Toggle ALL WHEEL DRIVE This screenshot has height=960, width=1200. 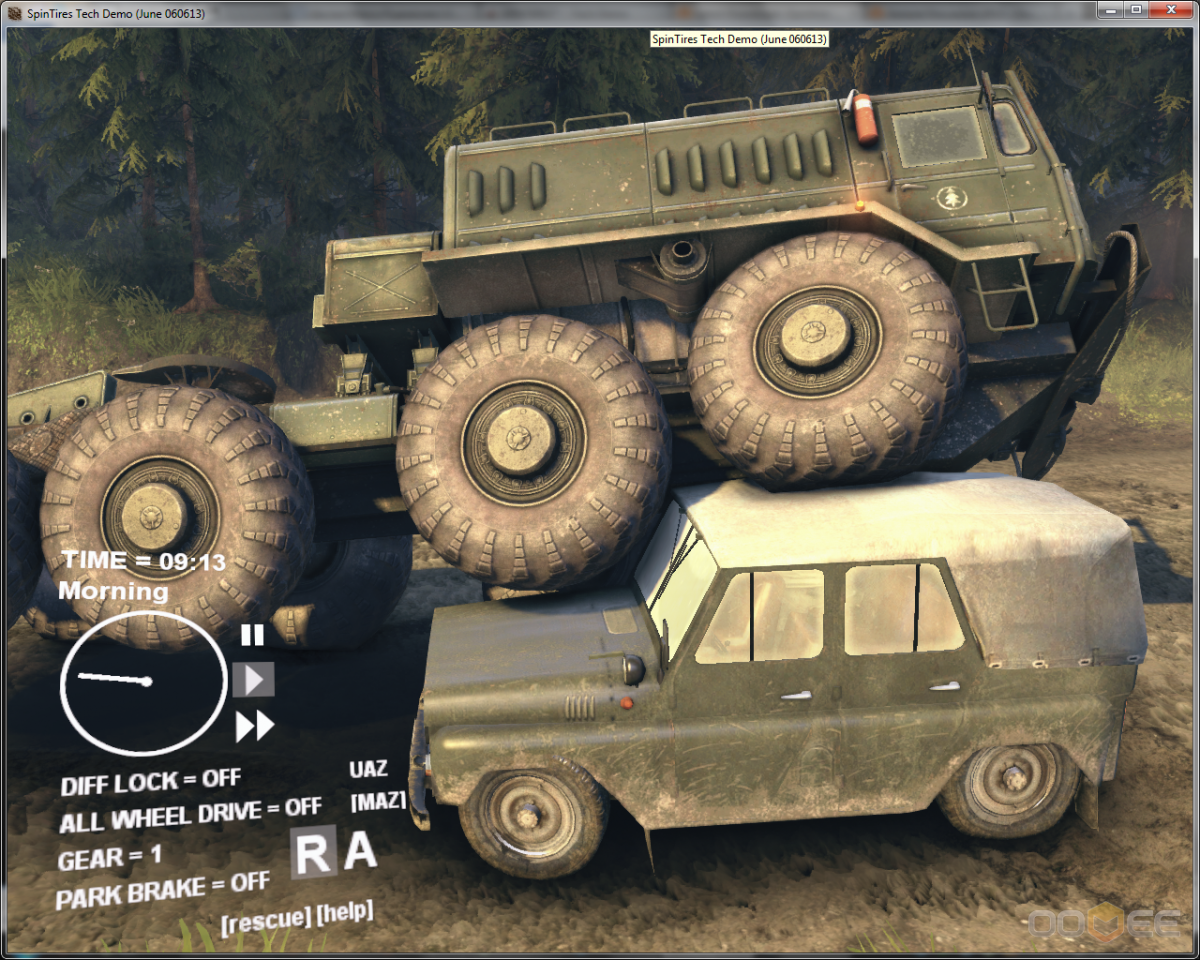tap(190, 814)
